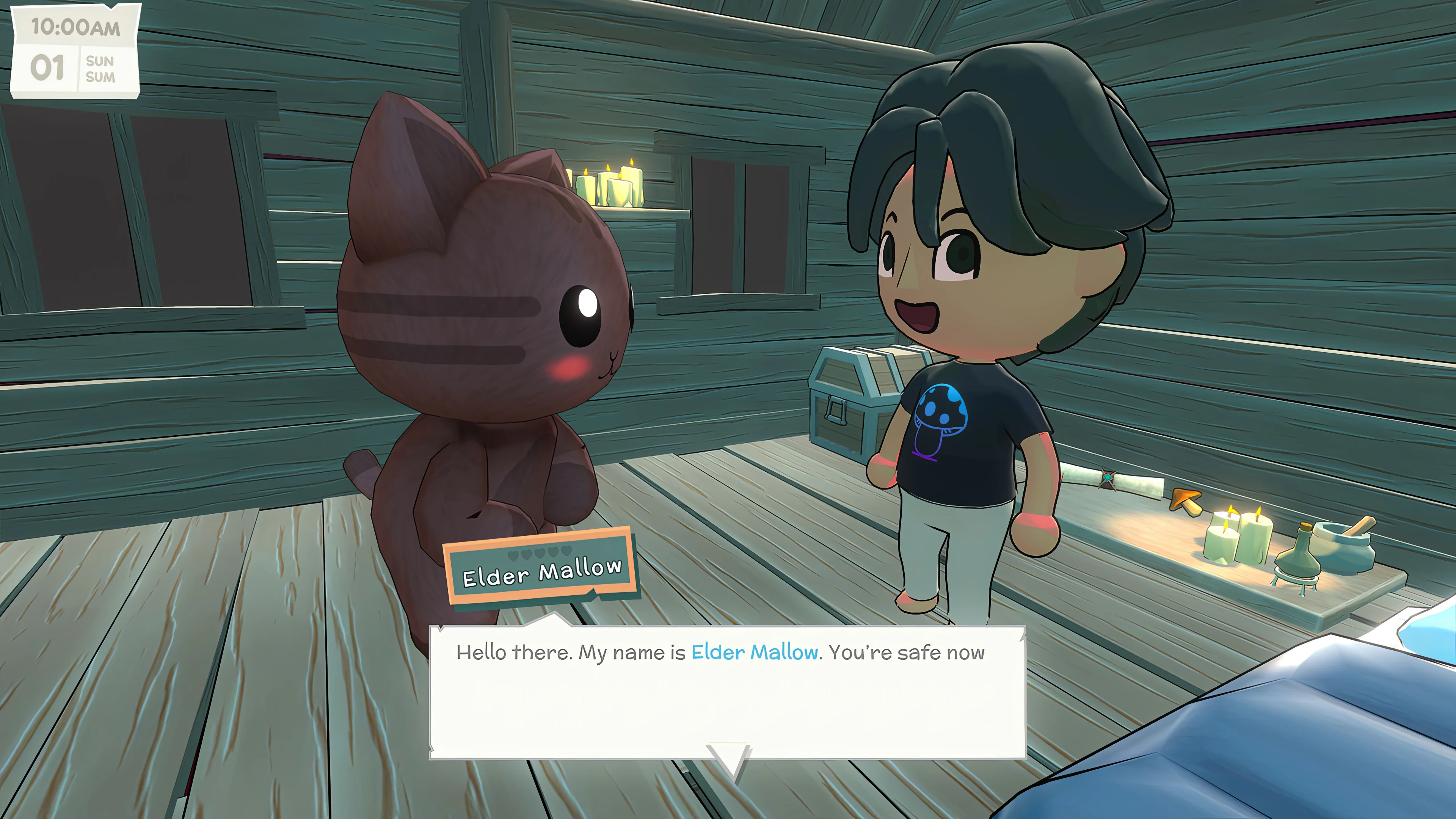
Task: Click the first heart on Elder Mallow's nameplate
Action: click(x=513, y=555)
